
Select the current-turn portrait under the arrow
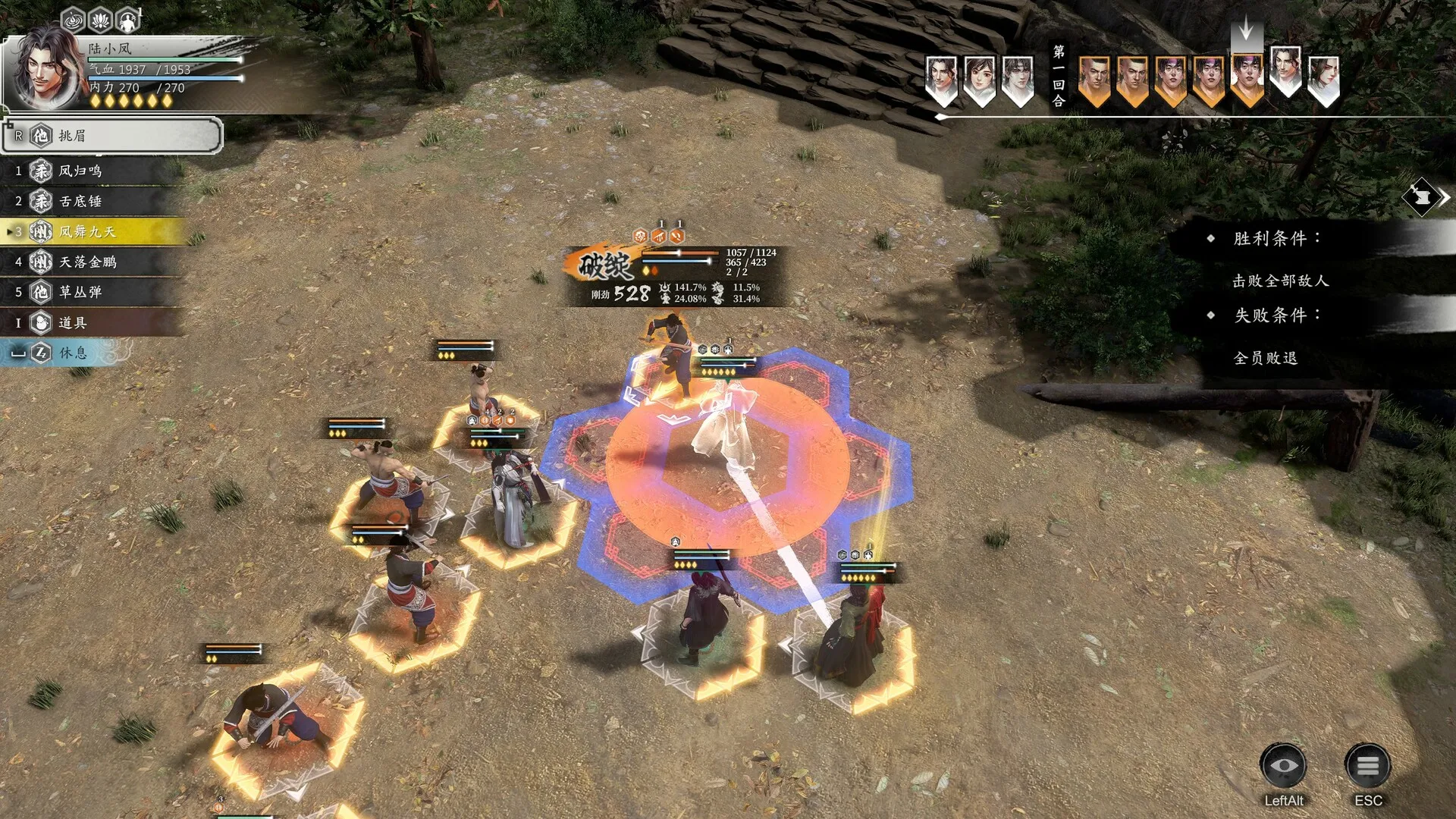click(1247, 79)
